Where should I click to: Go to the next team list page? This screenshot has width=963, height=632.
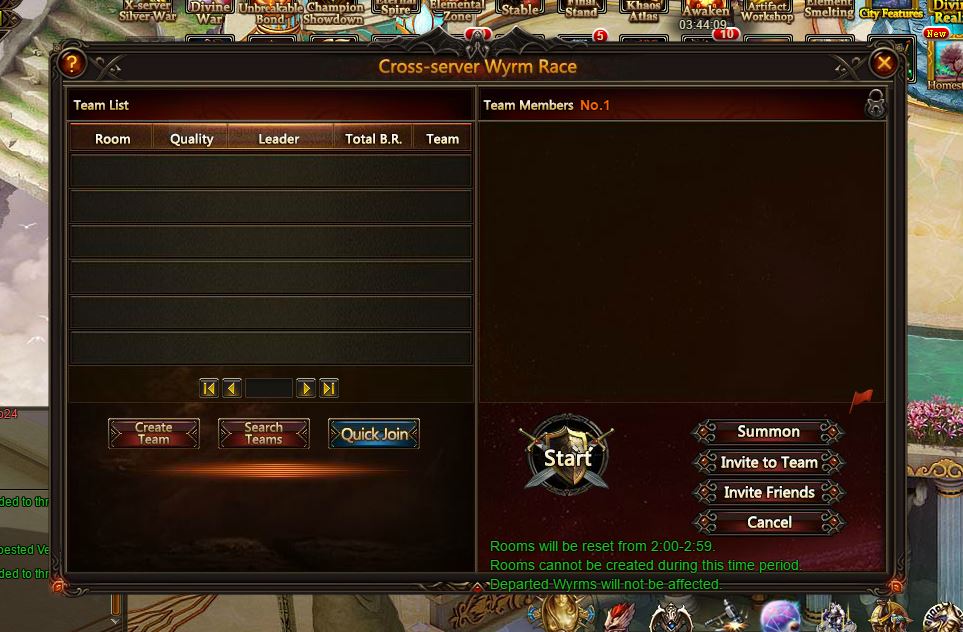[x=306, y=388]
